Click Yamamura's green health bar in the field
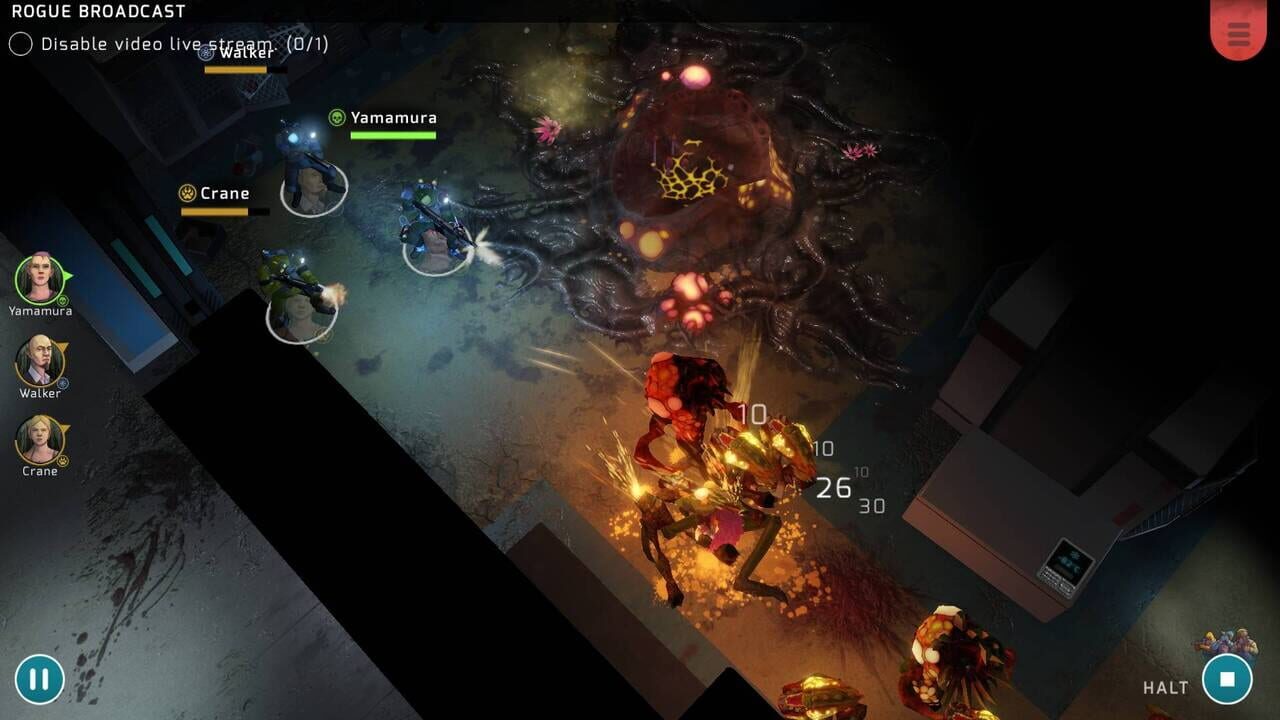The image size is (1280, 720). pos(392,135)
